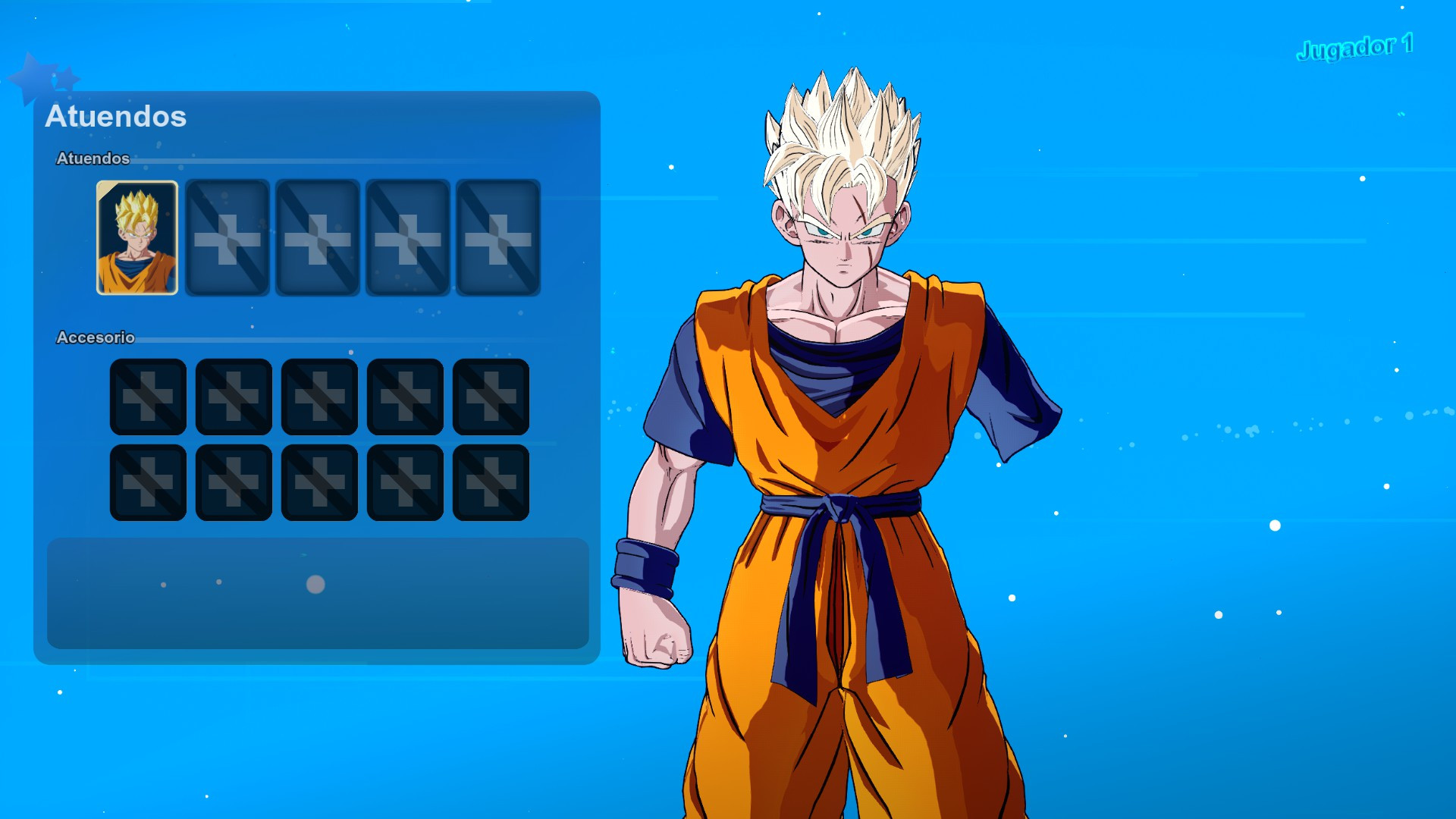The height and width of the screenshot is (819, 1456).
Task: Select the third accessory slot
Action: [318, 397]
